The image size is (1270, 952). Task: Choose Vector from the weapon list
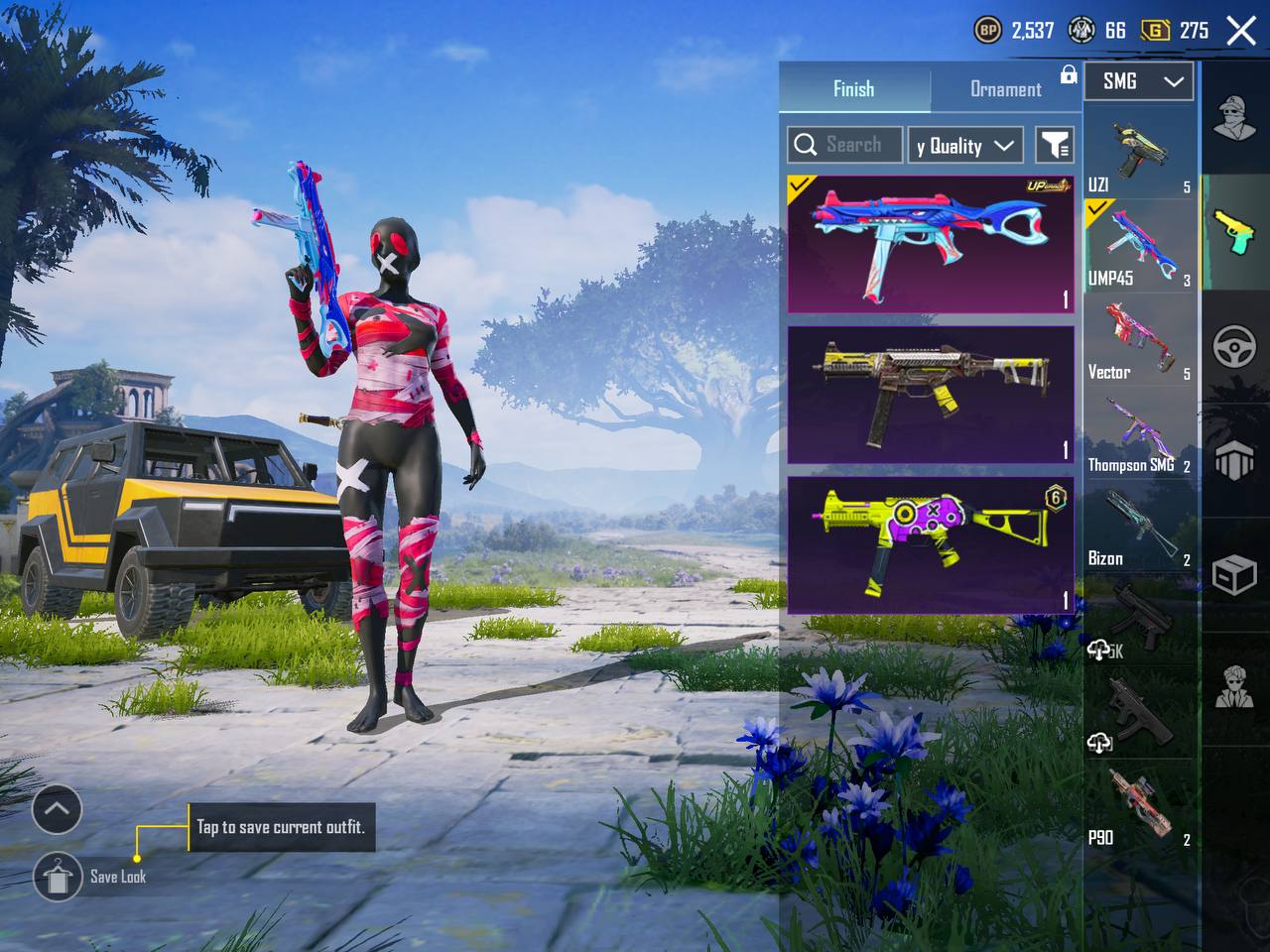[x=1138, y=340]
